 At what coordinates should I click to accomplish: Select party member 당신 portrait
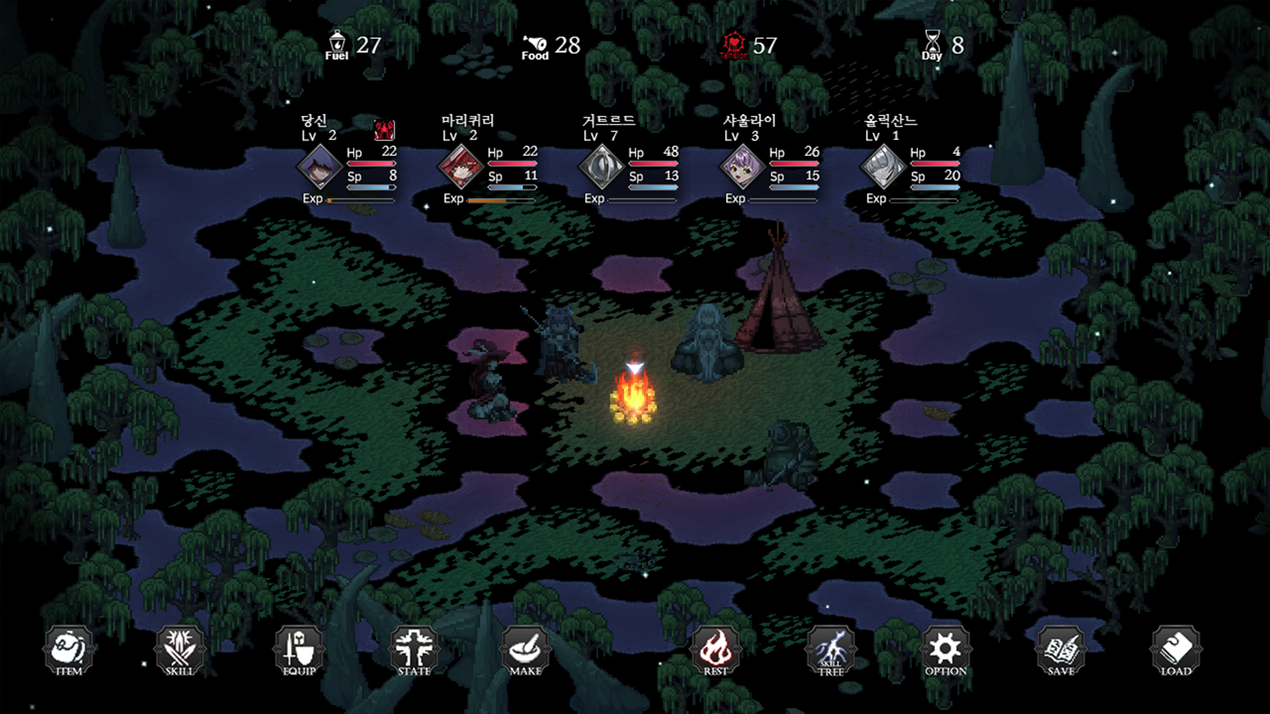pos(320,166)
